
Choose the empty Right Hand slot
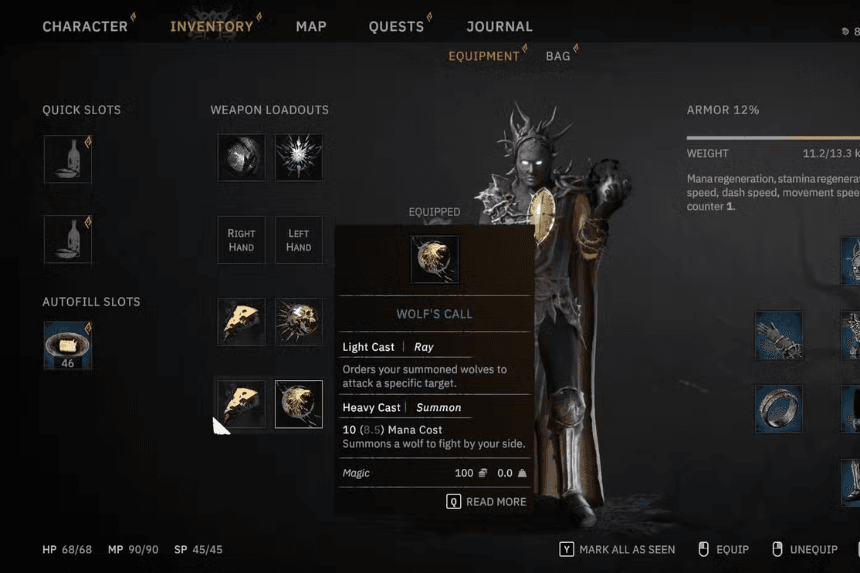coord(242,240)
